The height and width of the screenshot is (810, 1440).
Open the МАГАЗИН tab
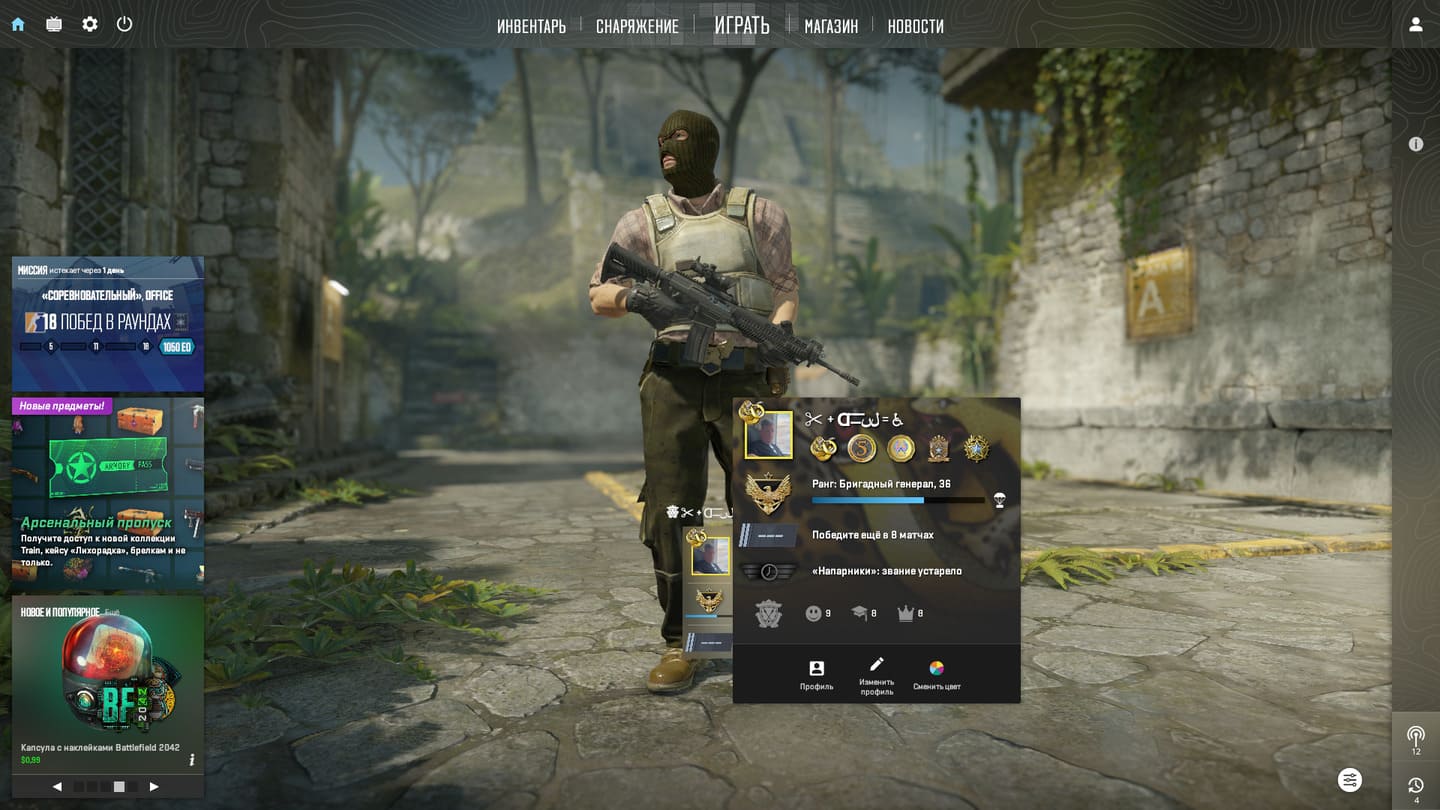[x=831, y=26]
